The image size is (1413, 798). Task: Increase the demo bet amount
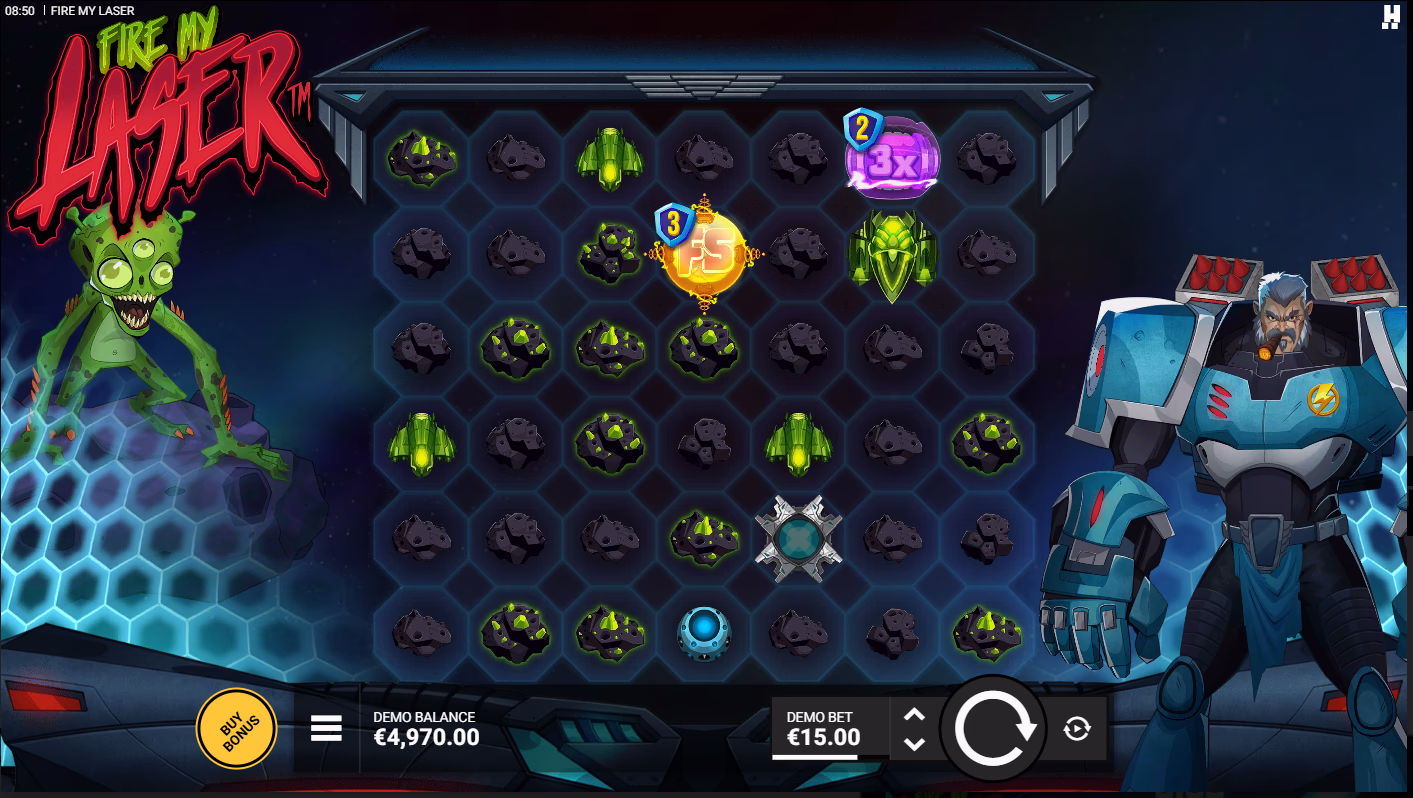pos(914,714)
